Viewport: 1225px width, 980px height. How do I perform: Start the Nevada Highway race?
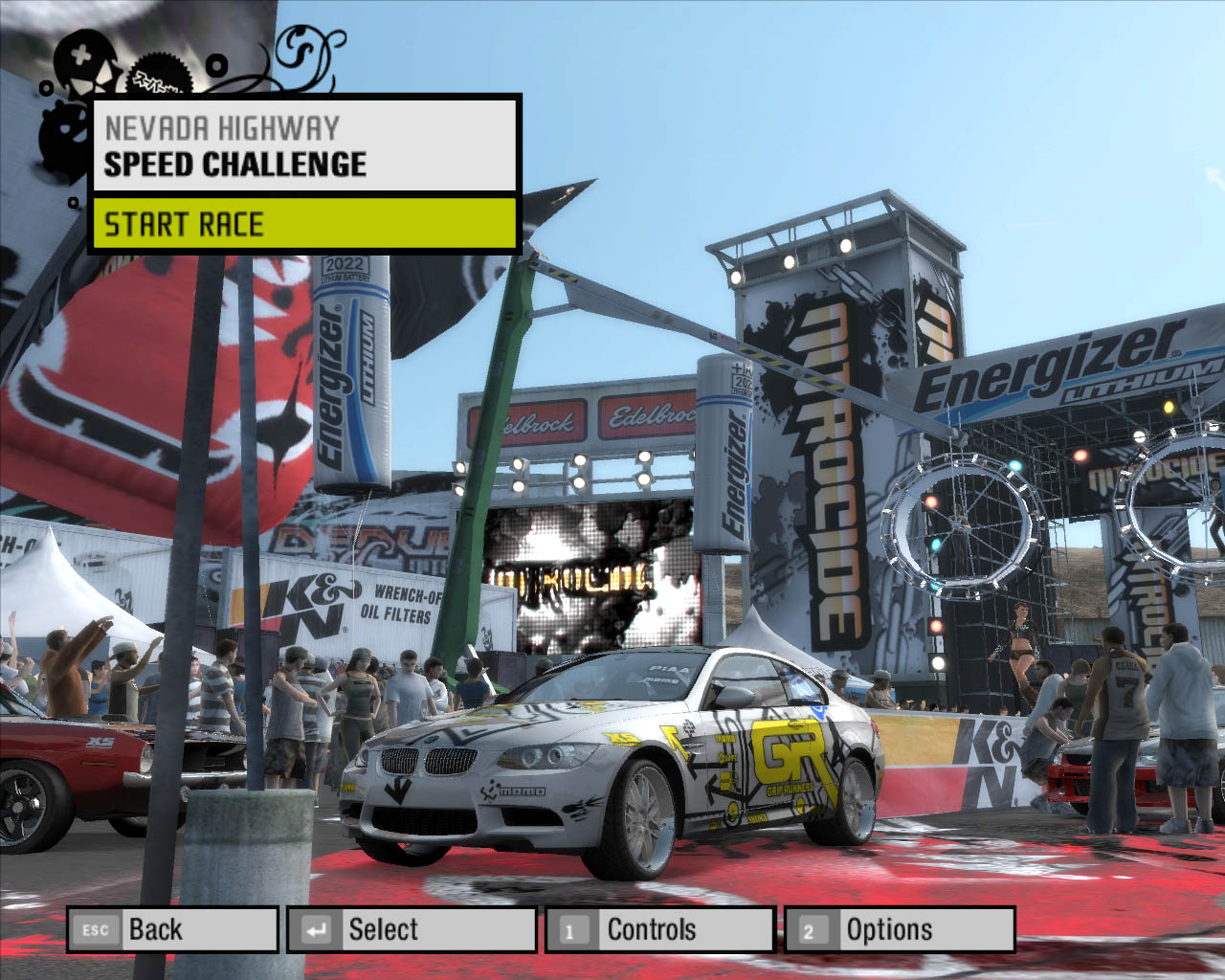tap(304, 224)
